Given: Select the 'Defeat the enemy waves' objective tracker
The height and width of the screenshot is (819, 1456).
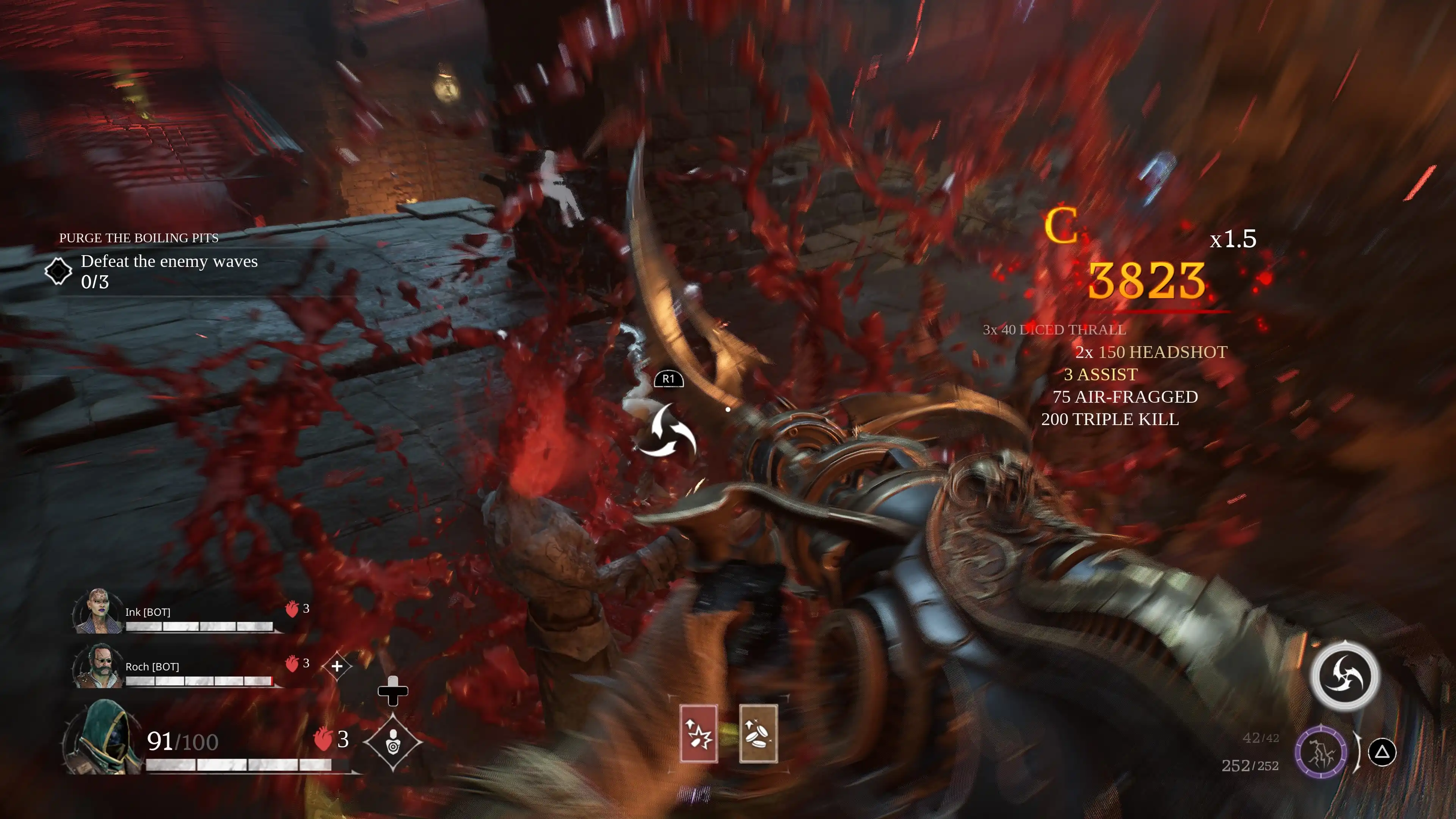Looking at the screenshot, I should pos(168,271).
